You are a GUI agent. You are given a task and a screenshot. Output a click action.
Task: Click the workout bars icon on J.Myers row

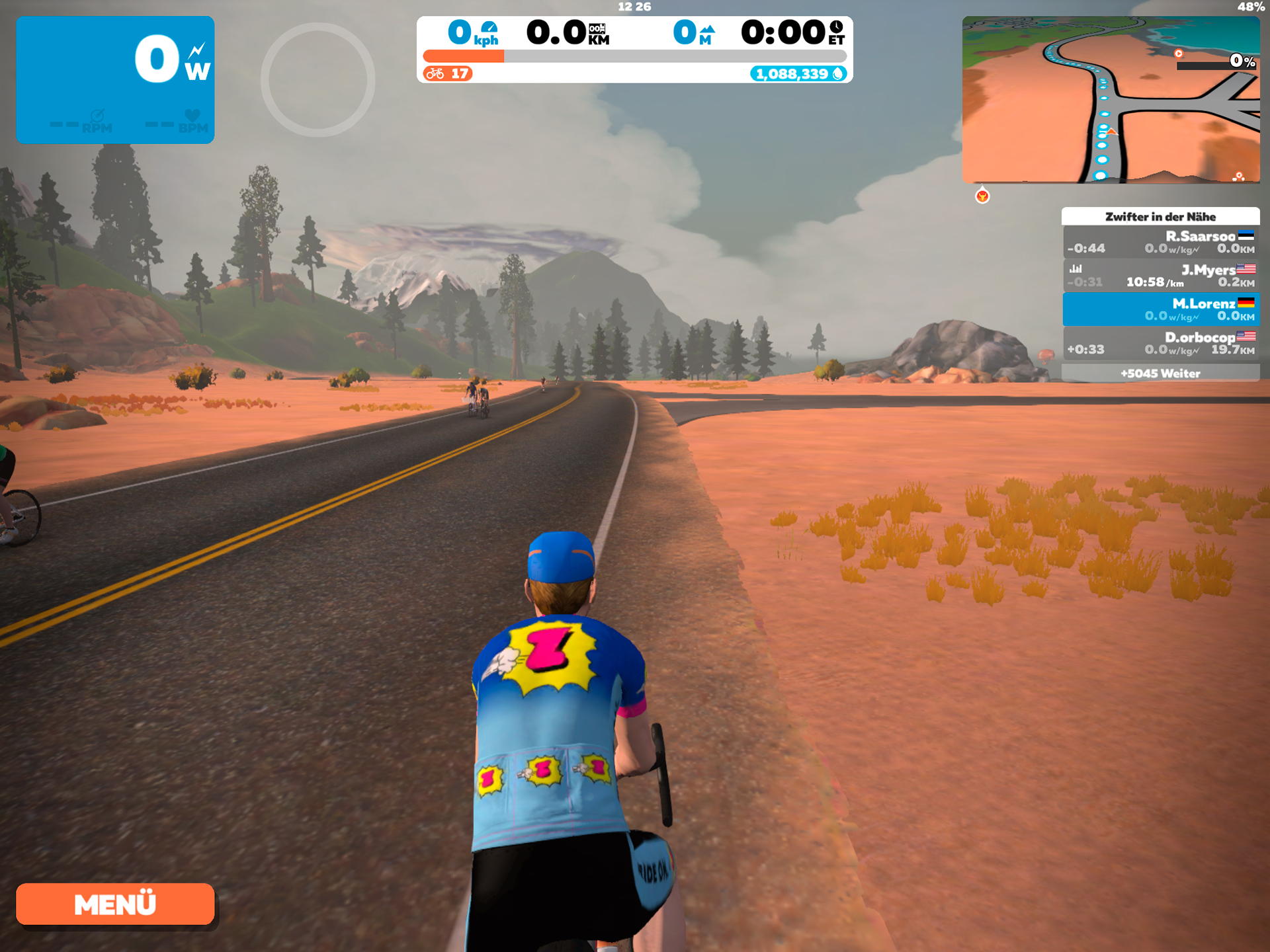[1077, 268]
